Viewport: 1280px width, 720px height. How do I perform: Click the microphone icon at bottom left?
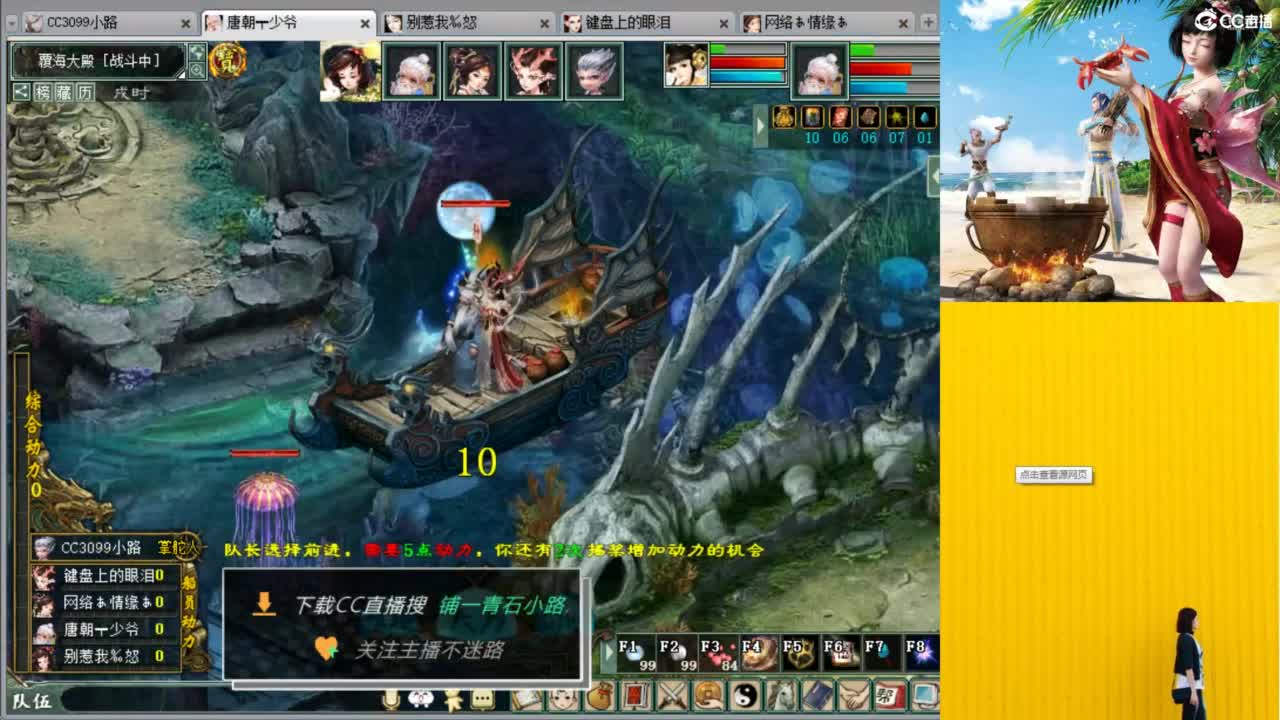pos(390,700)
